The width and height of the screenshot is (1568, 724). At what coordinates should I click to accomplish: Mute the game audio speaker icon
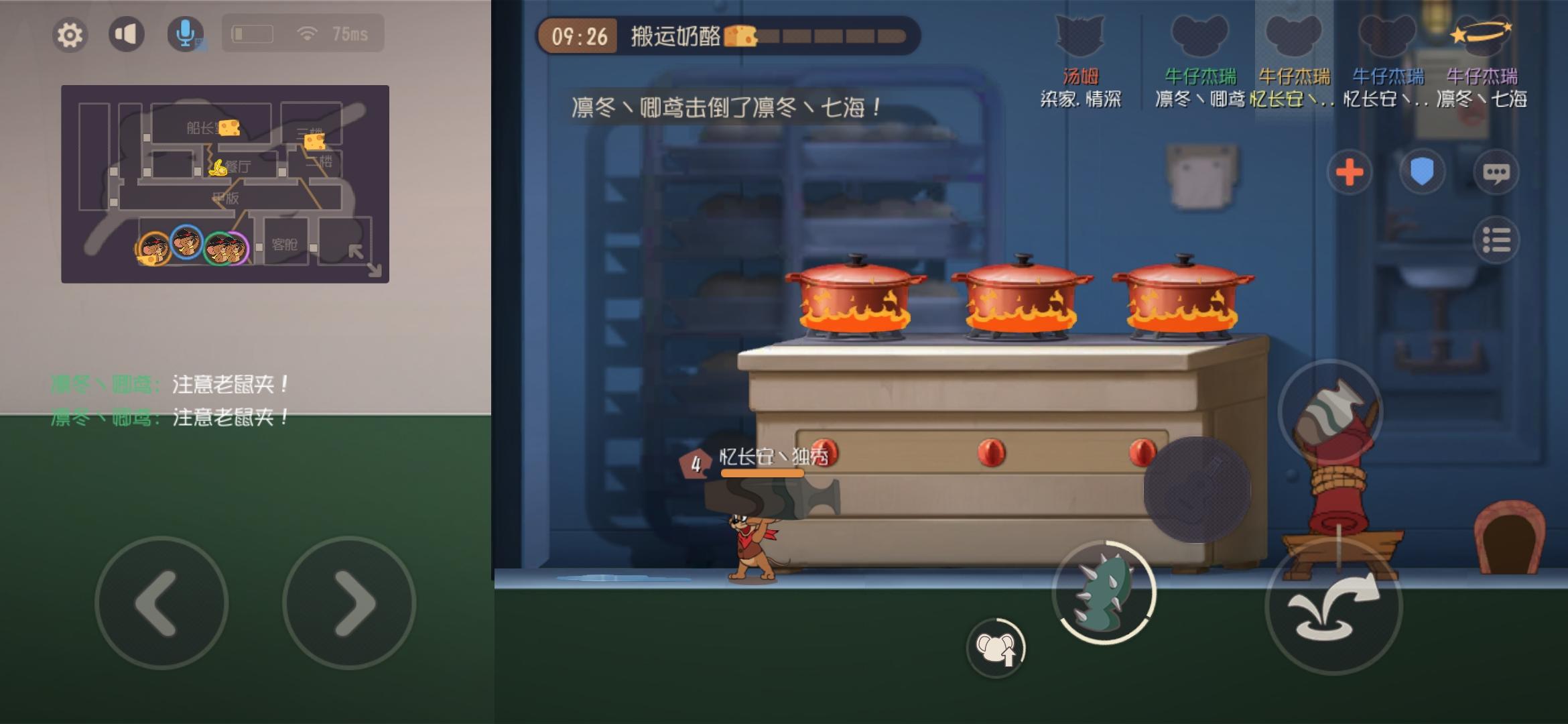[x=127, y=34]
